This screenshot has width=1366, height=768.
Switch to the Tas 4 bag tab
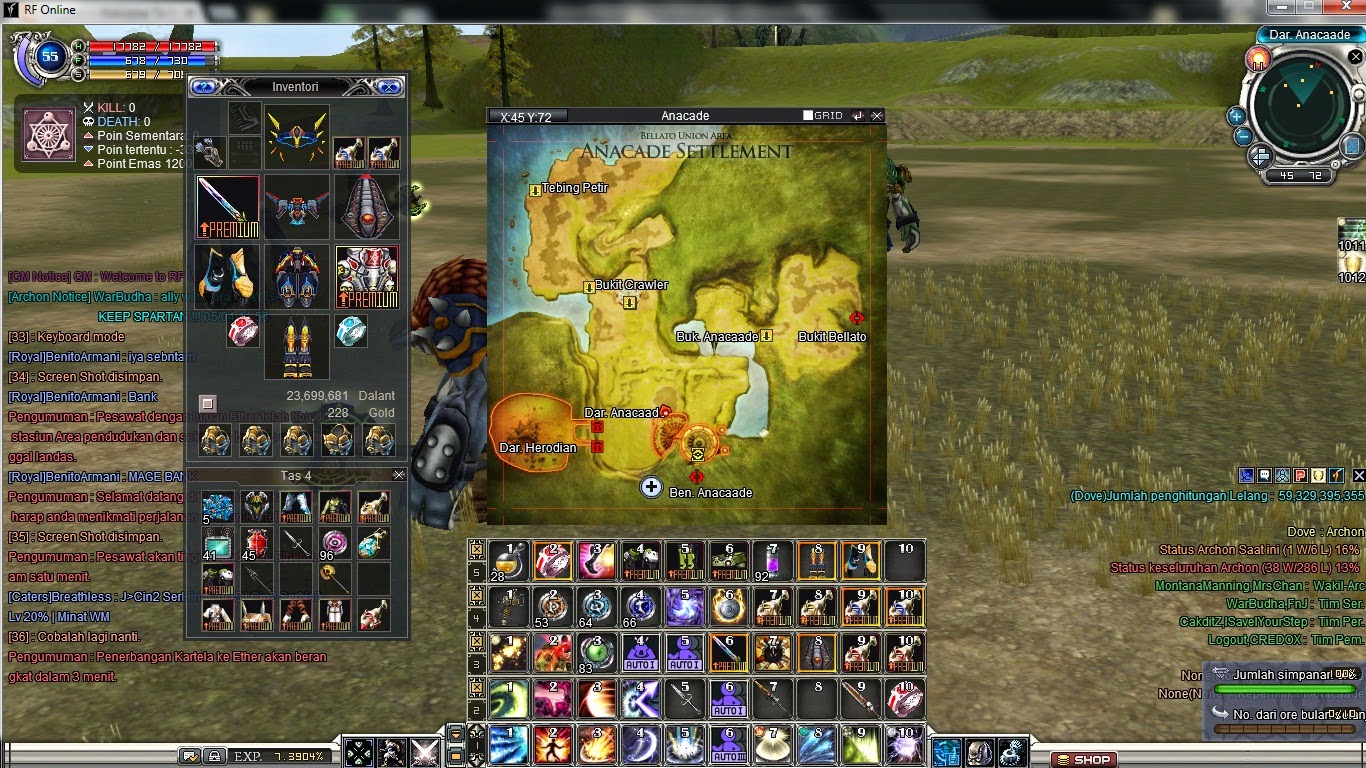(297, 476)
